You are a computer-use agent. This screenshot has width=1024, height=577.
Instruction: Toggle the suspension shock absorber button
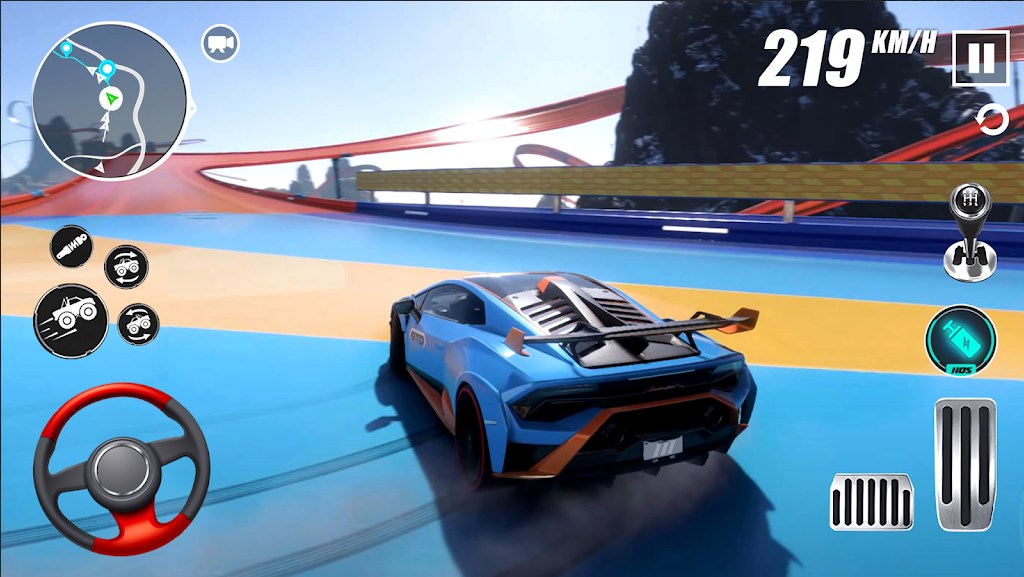click(73, 248)
